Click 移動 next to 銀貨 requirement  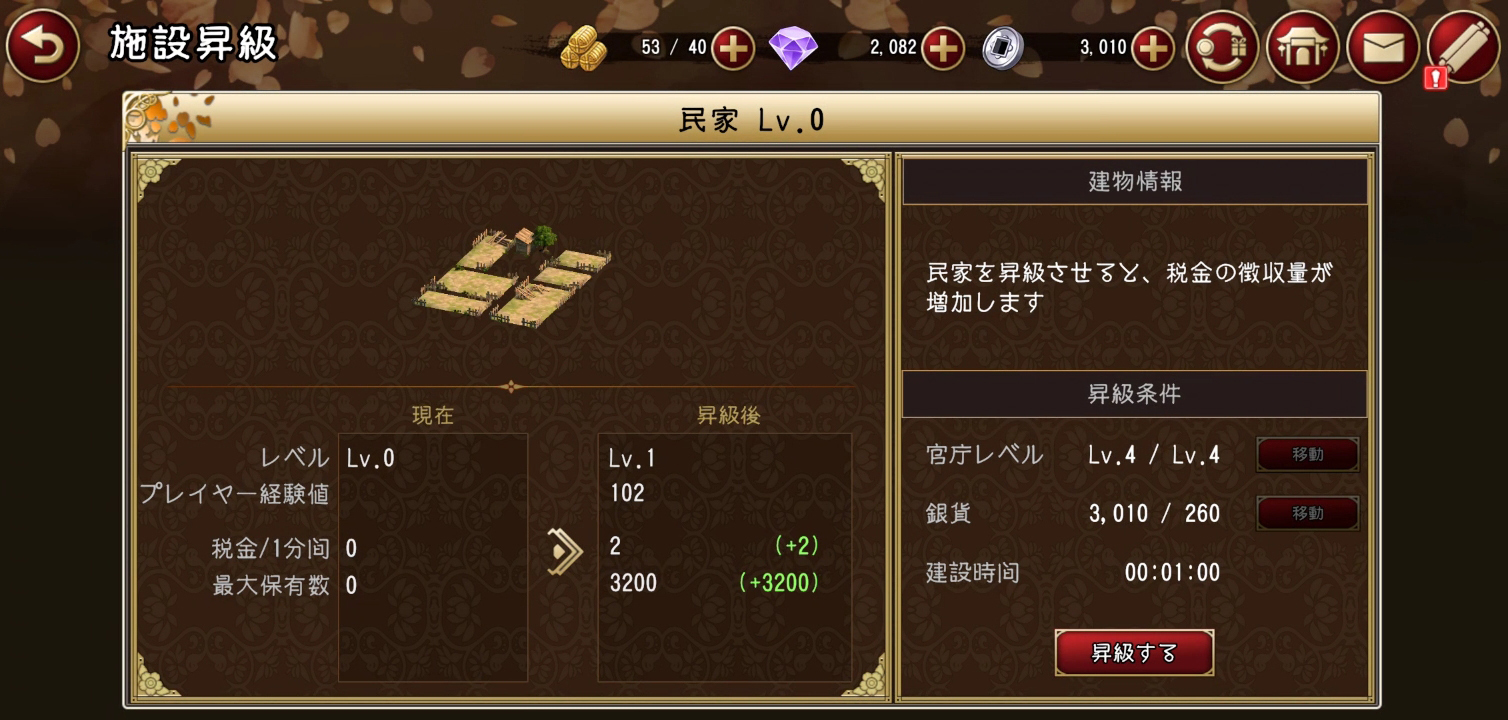(1307, 513)
